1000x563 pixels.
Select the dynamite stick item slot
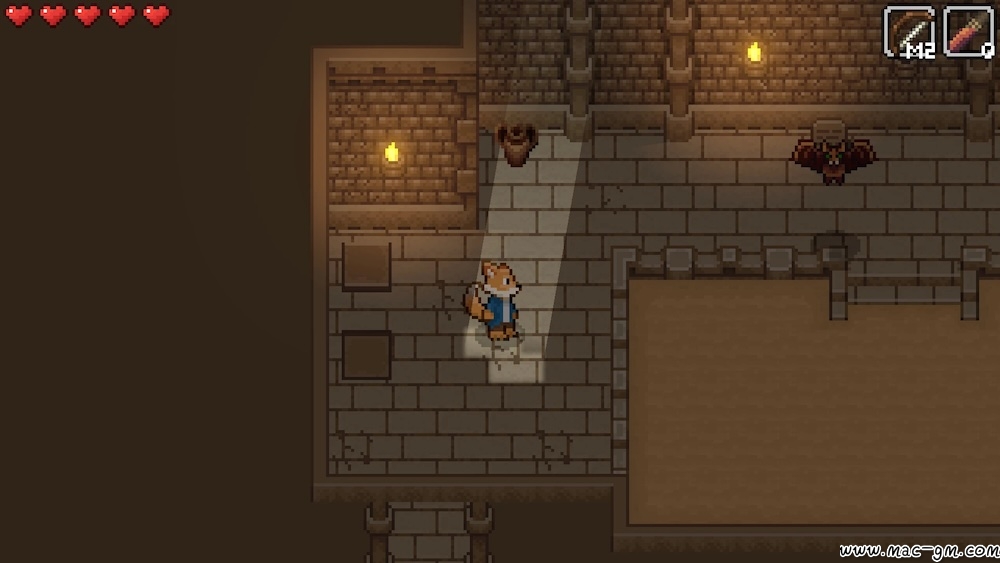click(x=968, y=31)
